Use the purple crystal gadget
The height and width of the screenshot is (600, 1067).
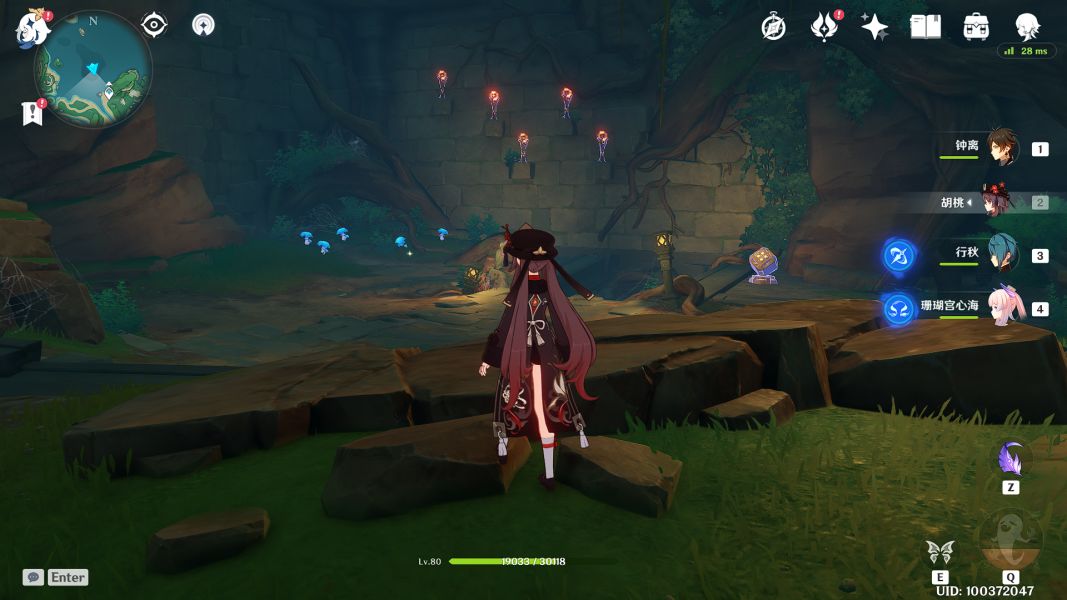point(1010,460)
